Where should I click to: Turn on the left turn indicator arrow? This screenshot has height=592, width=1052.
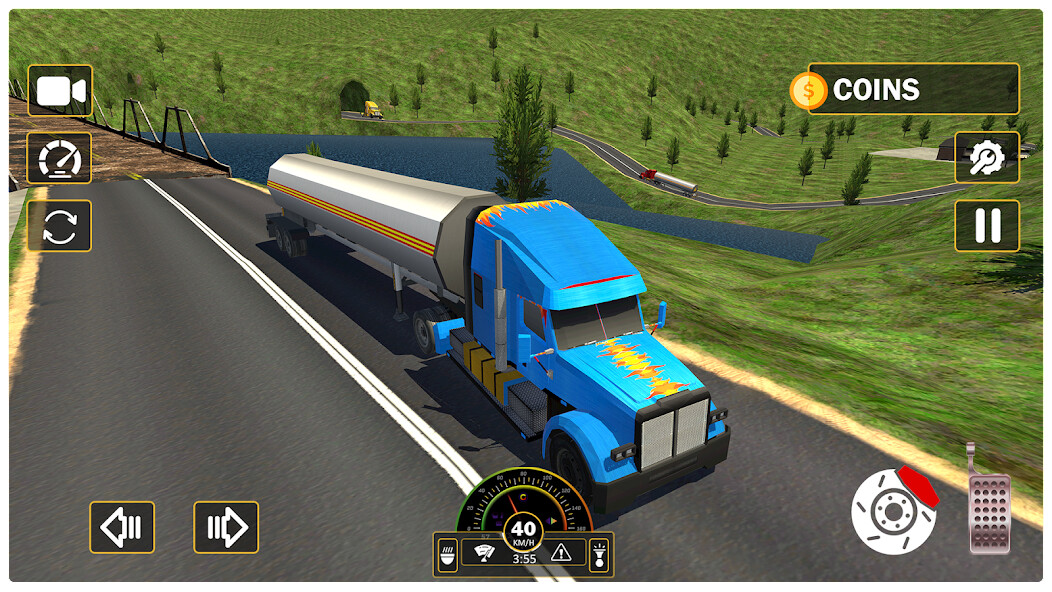click(x=122, y=527)
